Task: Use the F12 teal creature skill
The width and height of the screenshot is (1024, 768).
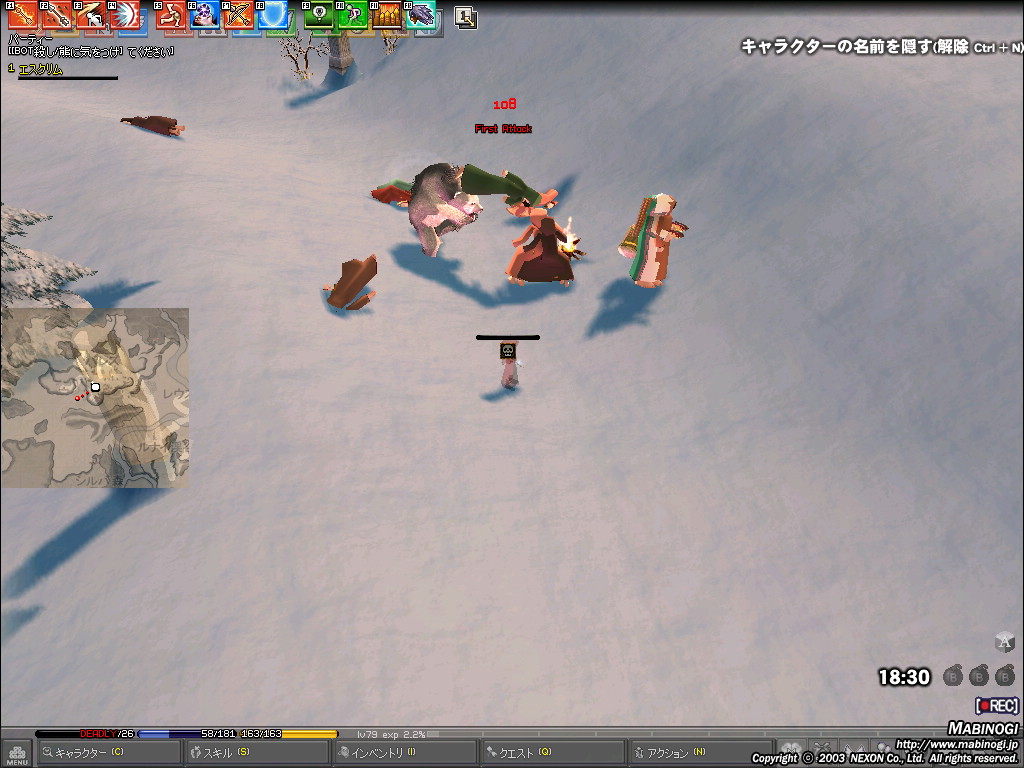Action: (x=420, y=14)
